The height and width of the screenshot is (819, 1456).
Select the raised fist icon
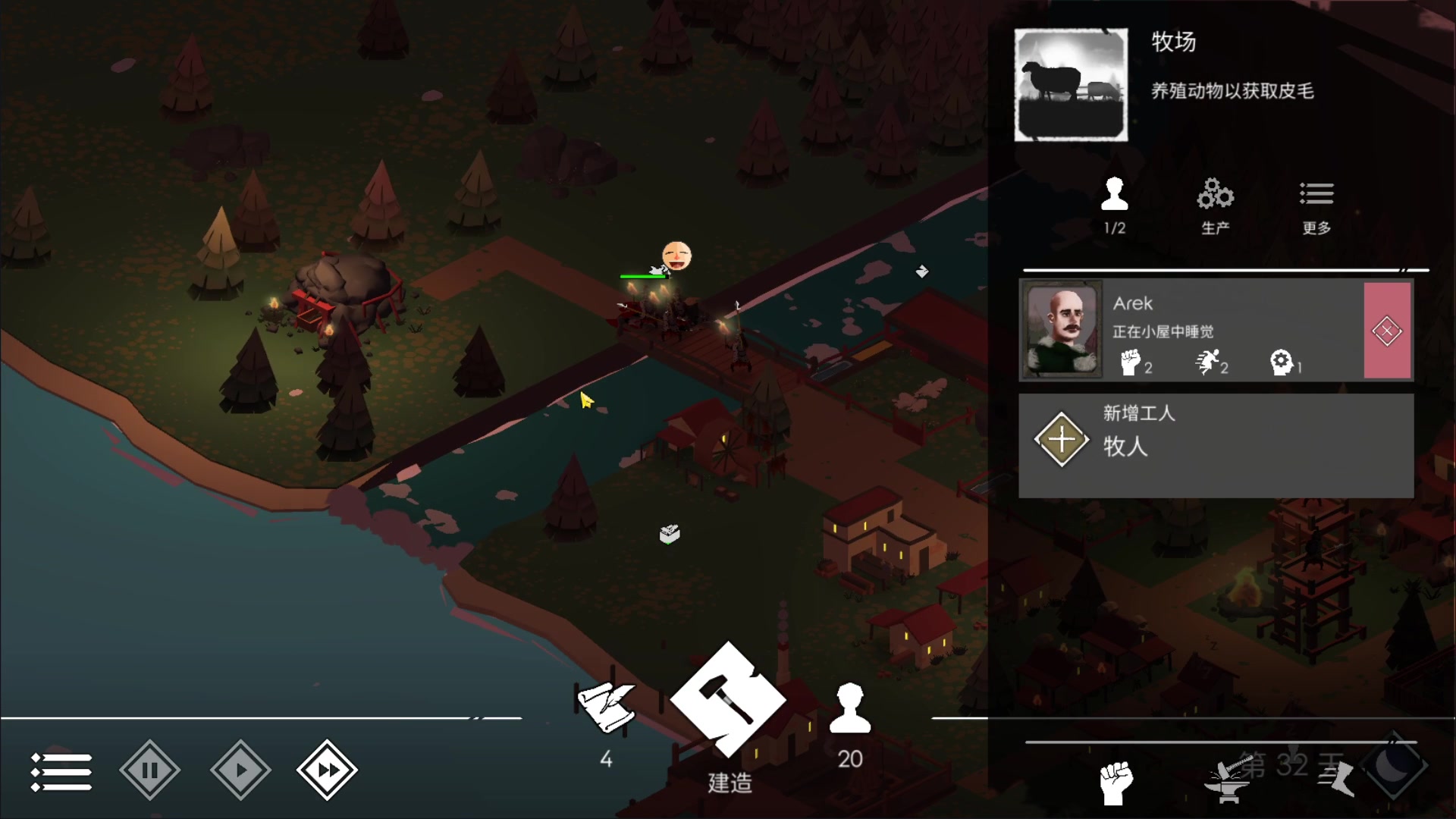(x=1116, y=783)
